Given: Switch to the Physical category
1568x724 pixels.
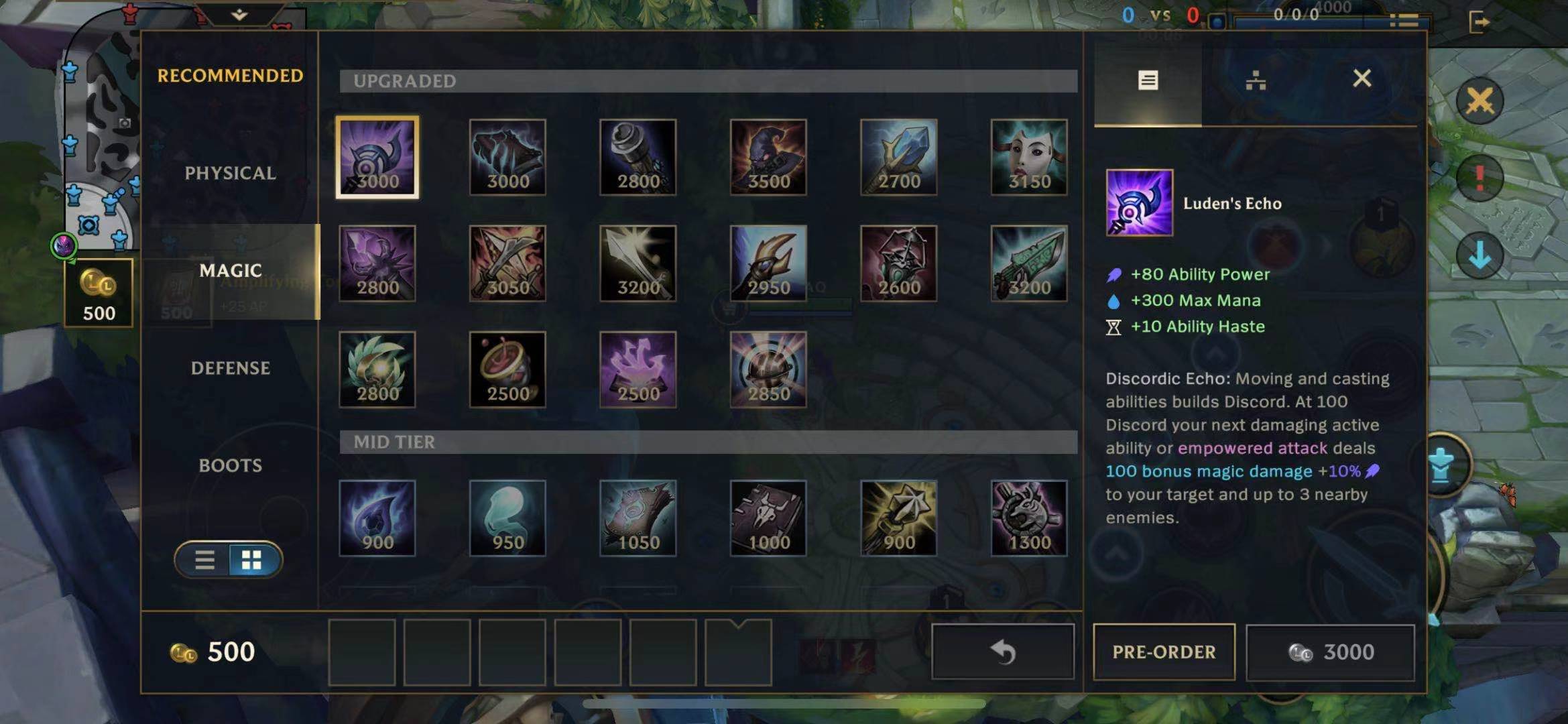Looking at the screenshot, I should pos(230,173).
